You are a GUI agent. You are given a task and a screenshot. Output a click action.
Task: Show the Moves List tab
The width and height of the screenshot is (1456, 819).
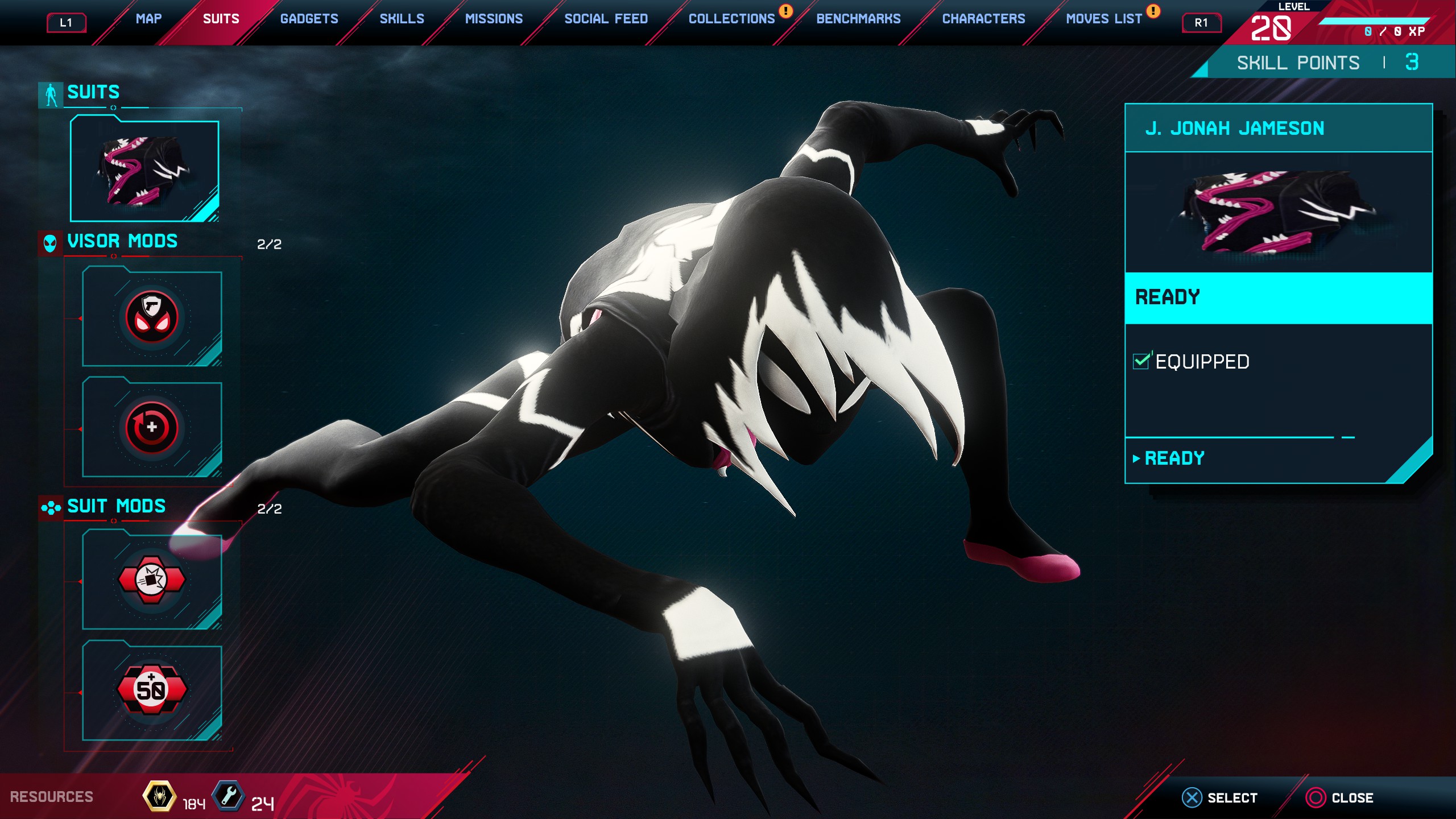point(1103,19)
